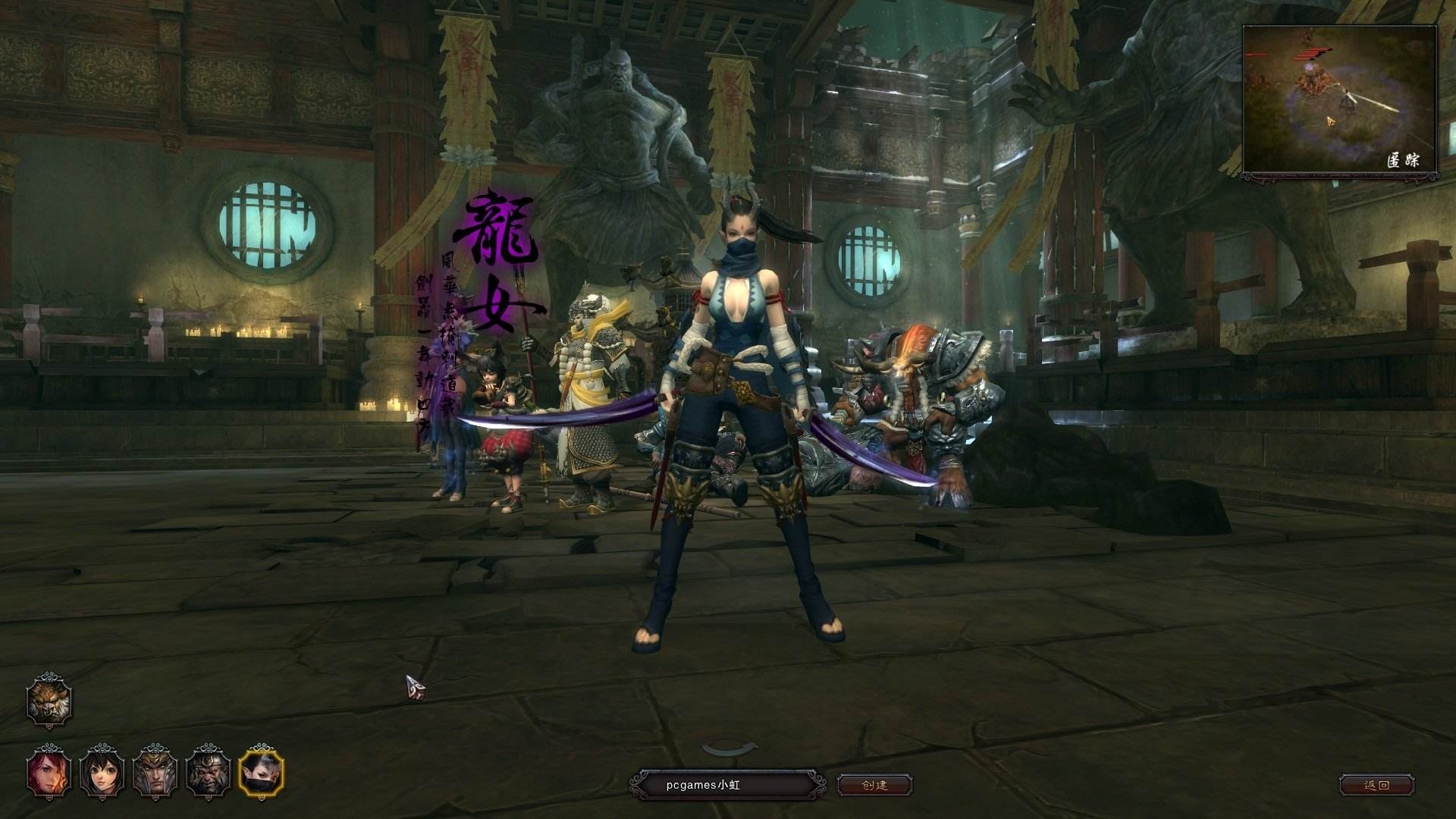
Task: Choose the grey ogre with crescent helmet
Action: click(x=209, y=773)
